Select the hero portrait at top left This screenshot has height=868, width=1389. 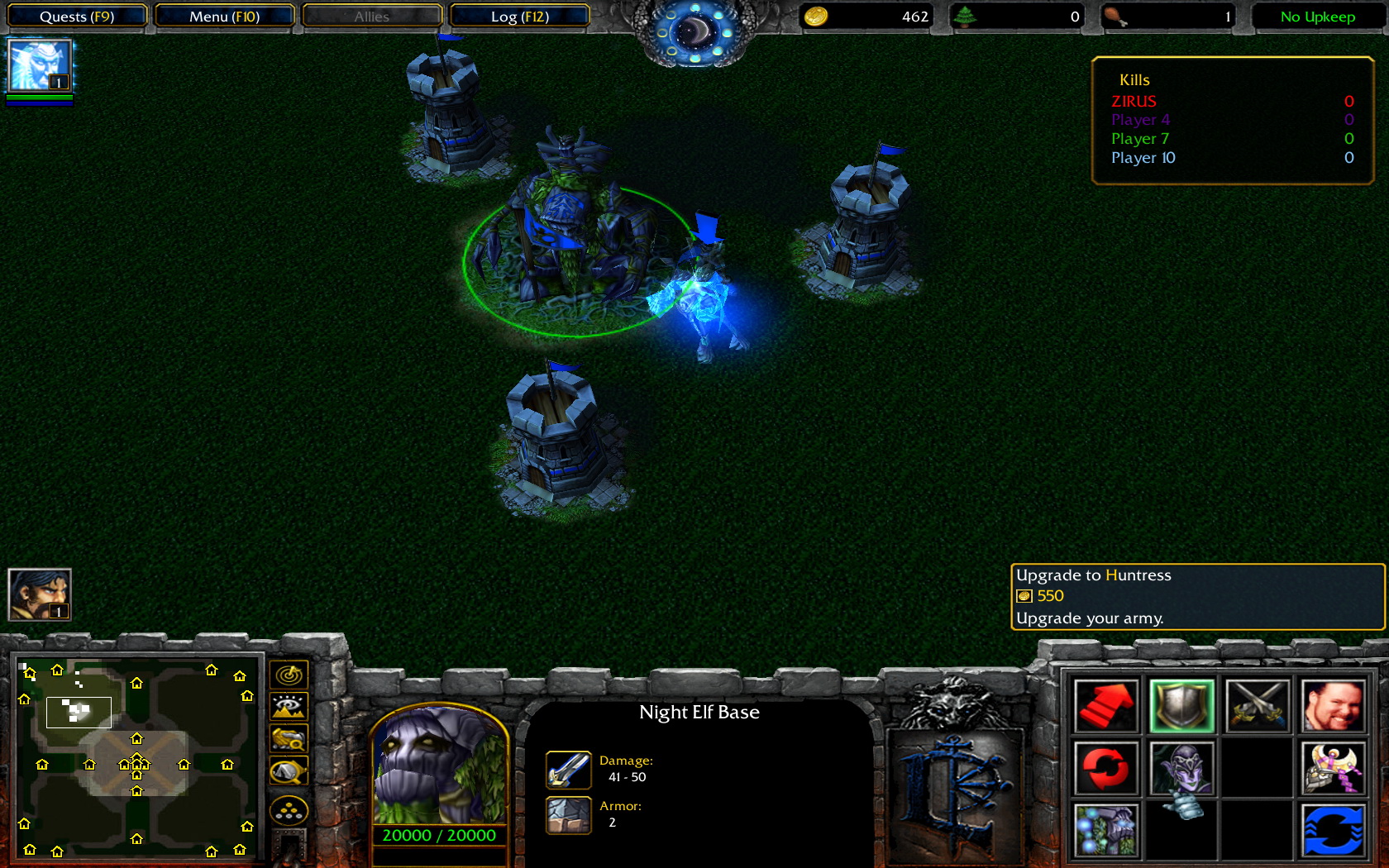click(39, 66)
